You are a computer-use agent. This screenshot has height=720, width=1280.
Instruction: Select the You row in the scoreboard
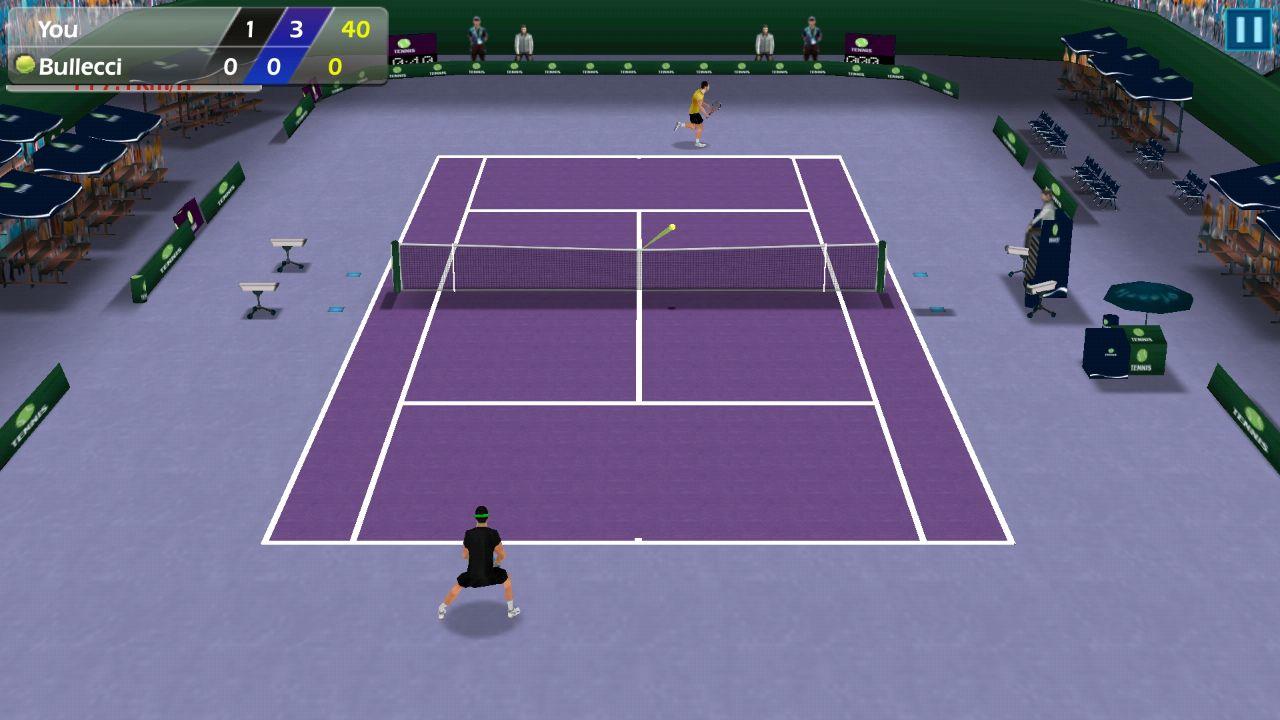(60, 31)
